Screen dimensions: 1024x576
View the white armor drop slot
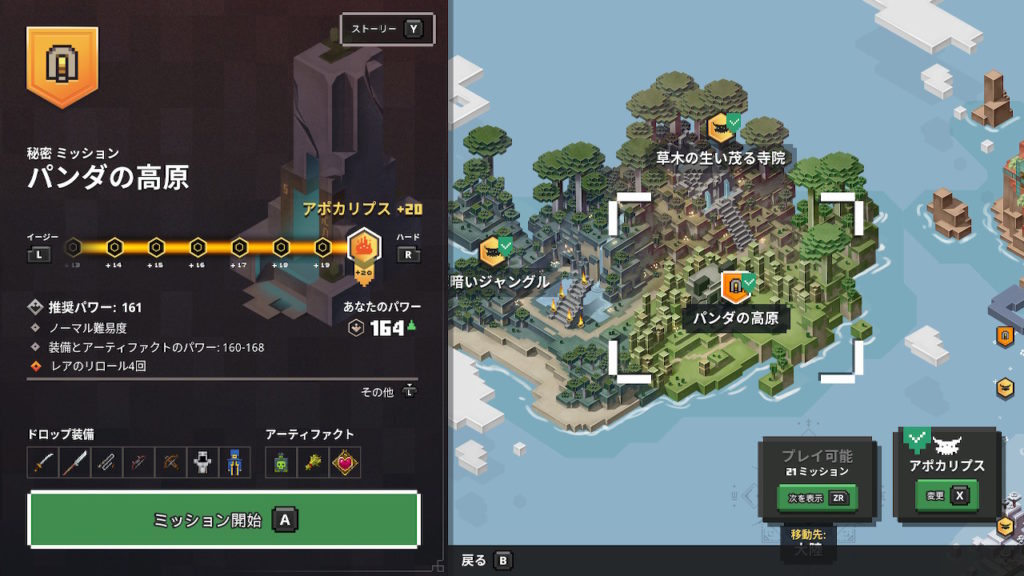tap(202, 462)
